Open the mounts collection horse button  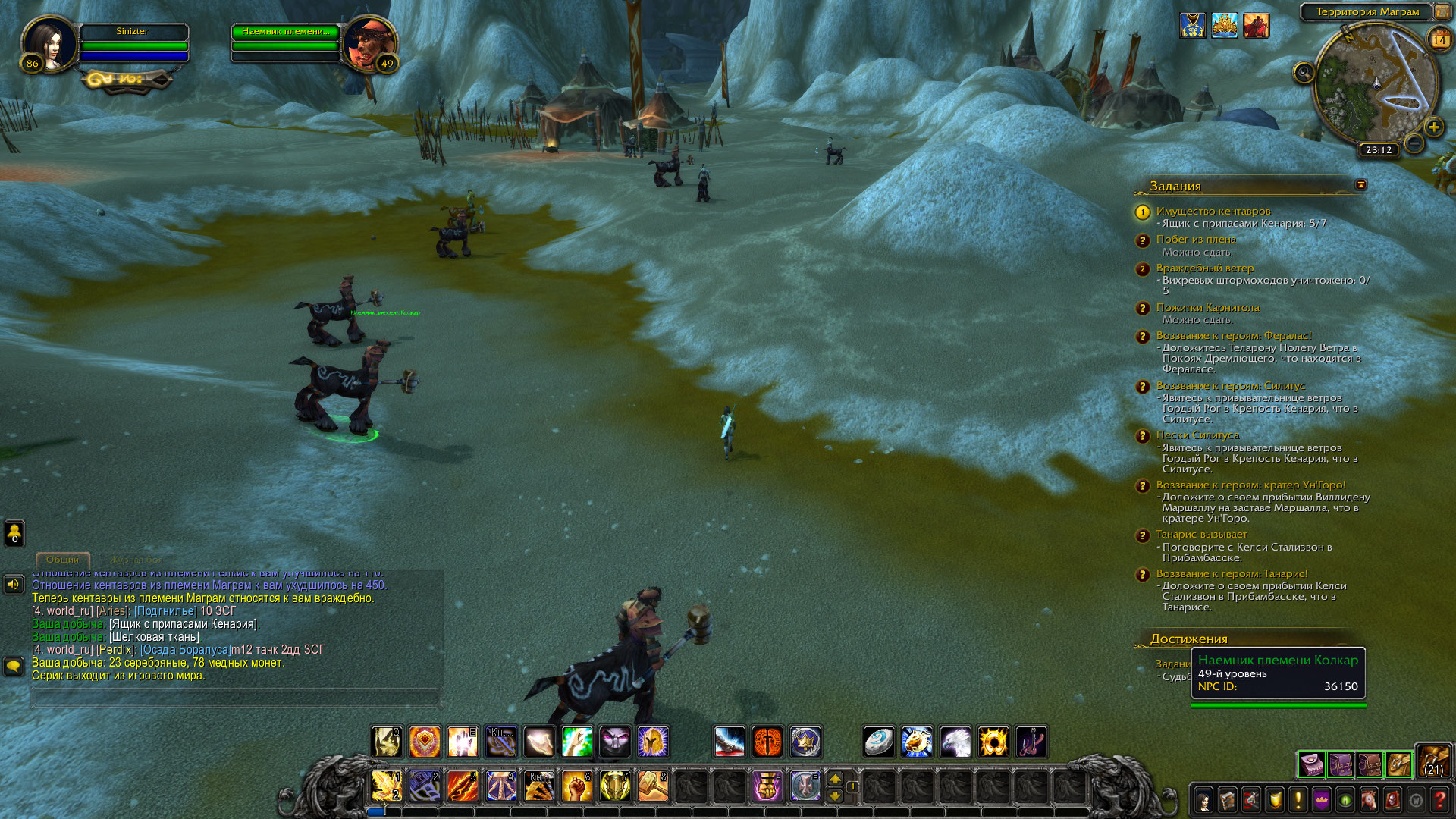1368,800
